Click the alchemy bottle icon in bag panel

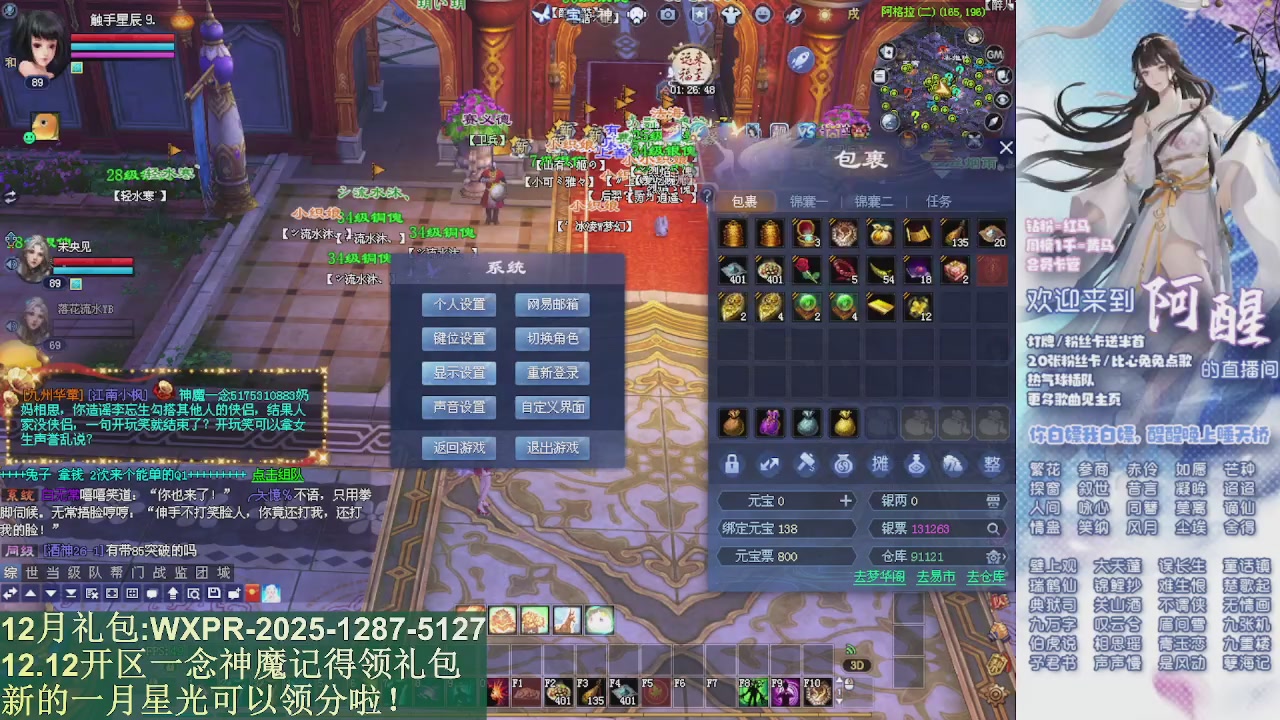(917, 465)
